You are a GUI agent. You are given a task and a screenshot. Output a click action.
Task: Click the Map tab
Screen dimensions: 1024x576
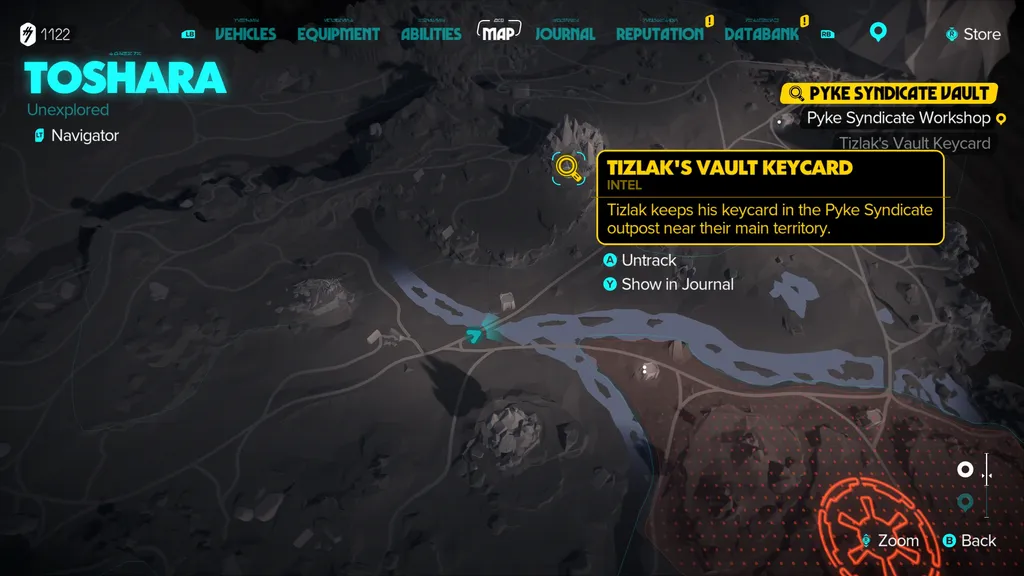click(x=499, y=32)
